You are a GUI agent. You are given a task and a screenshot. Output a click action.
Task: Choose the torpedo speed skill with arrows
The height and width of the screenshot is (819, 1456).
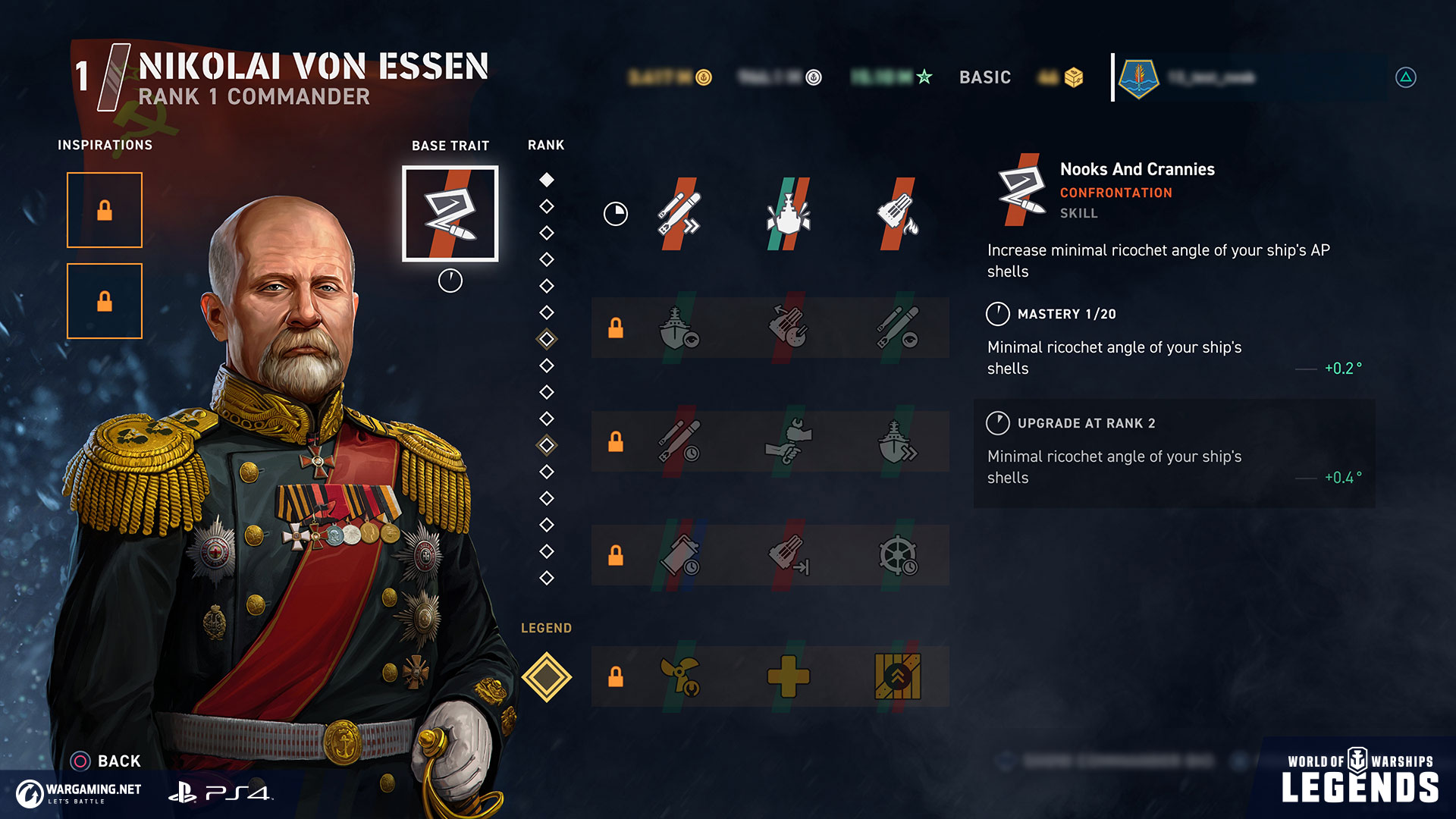tap(679, 214)
